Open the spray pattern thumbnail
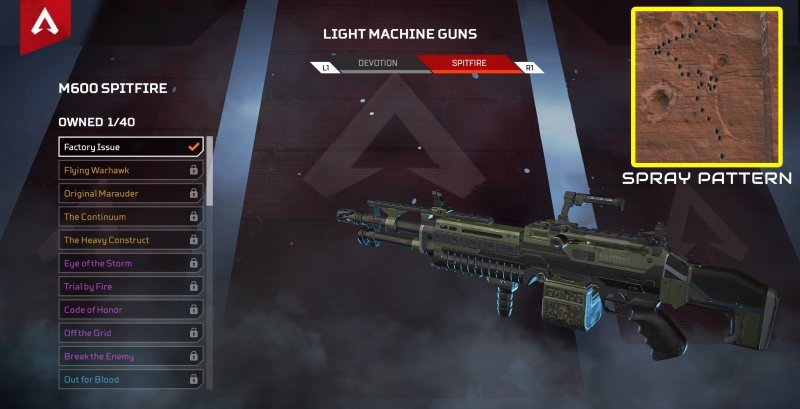Screen dimensions: 800x409 706,86
